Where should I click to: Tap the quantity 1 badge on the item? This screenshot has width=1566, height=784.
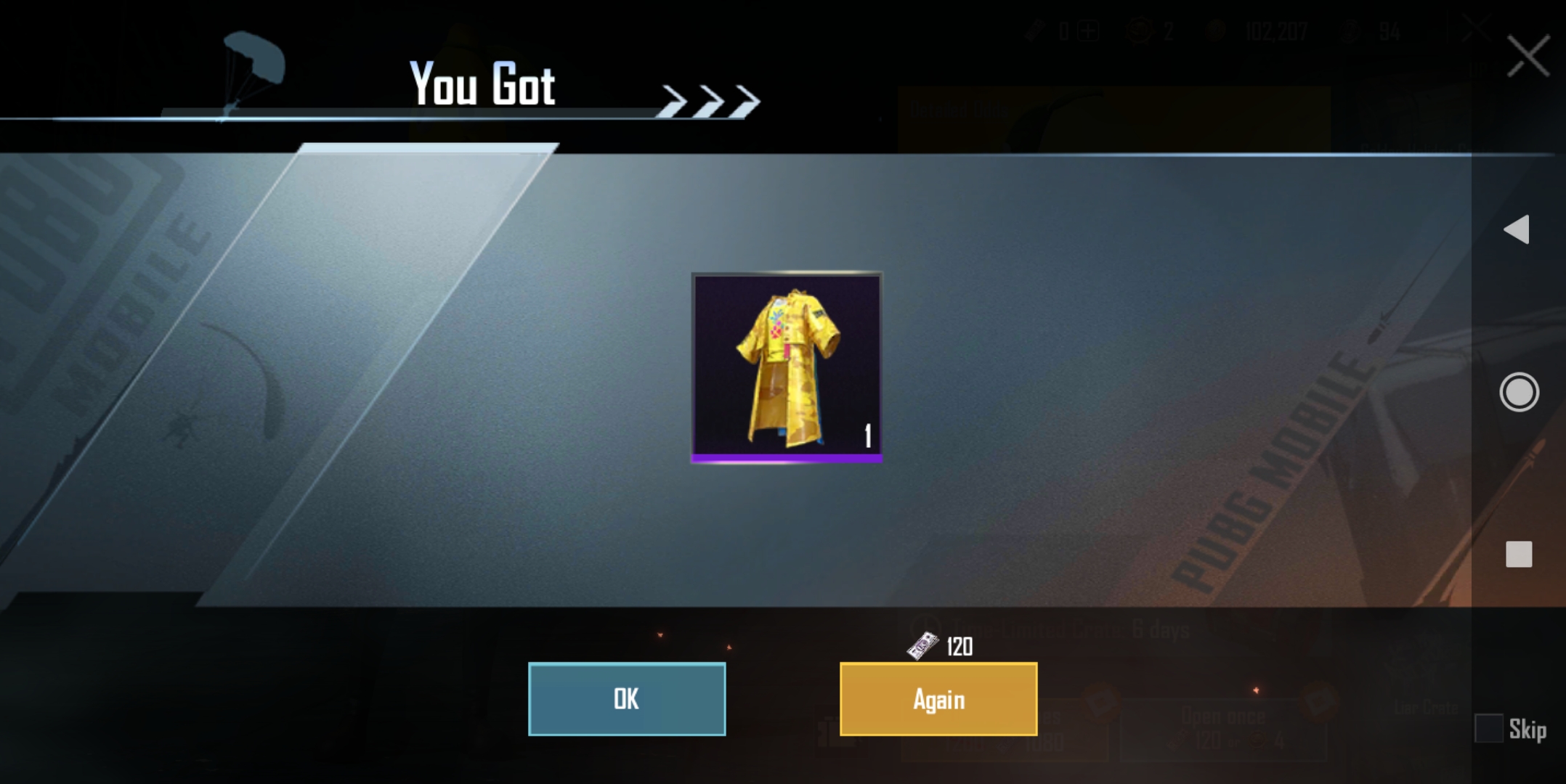point(866,436)
